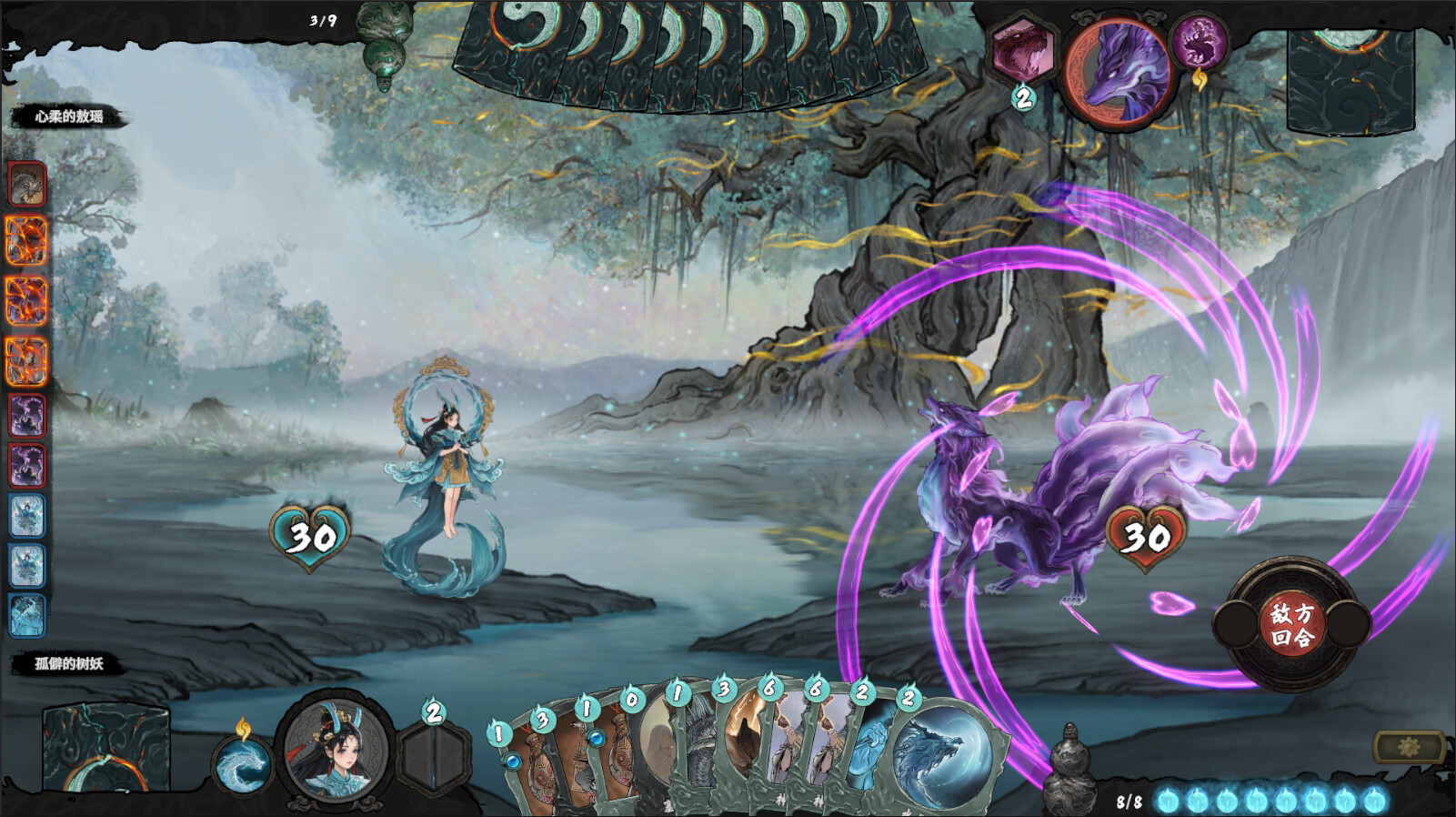
Task: Click the 心柔的敖瑶 name label
Action: click(x=69, y=116)
